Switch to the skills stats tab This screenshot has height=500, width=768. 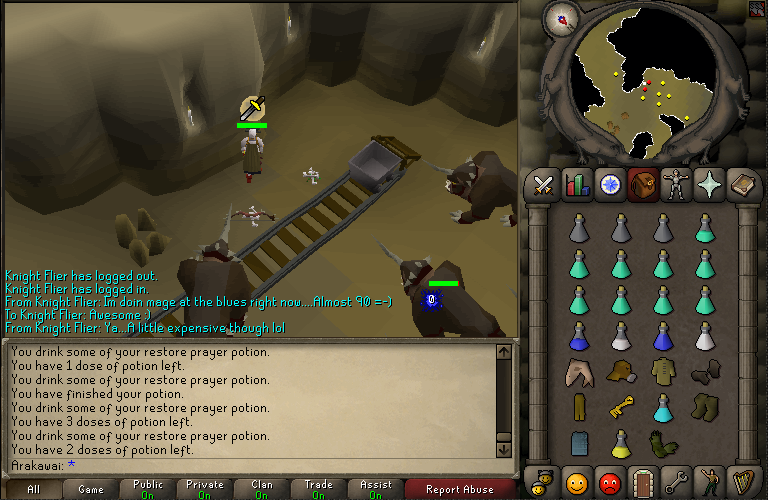pyautogui.click(x=576, y=185)
